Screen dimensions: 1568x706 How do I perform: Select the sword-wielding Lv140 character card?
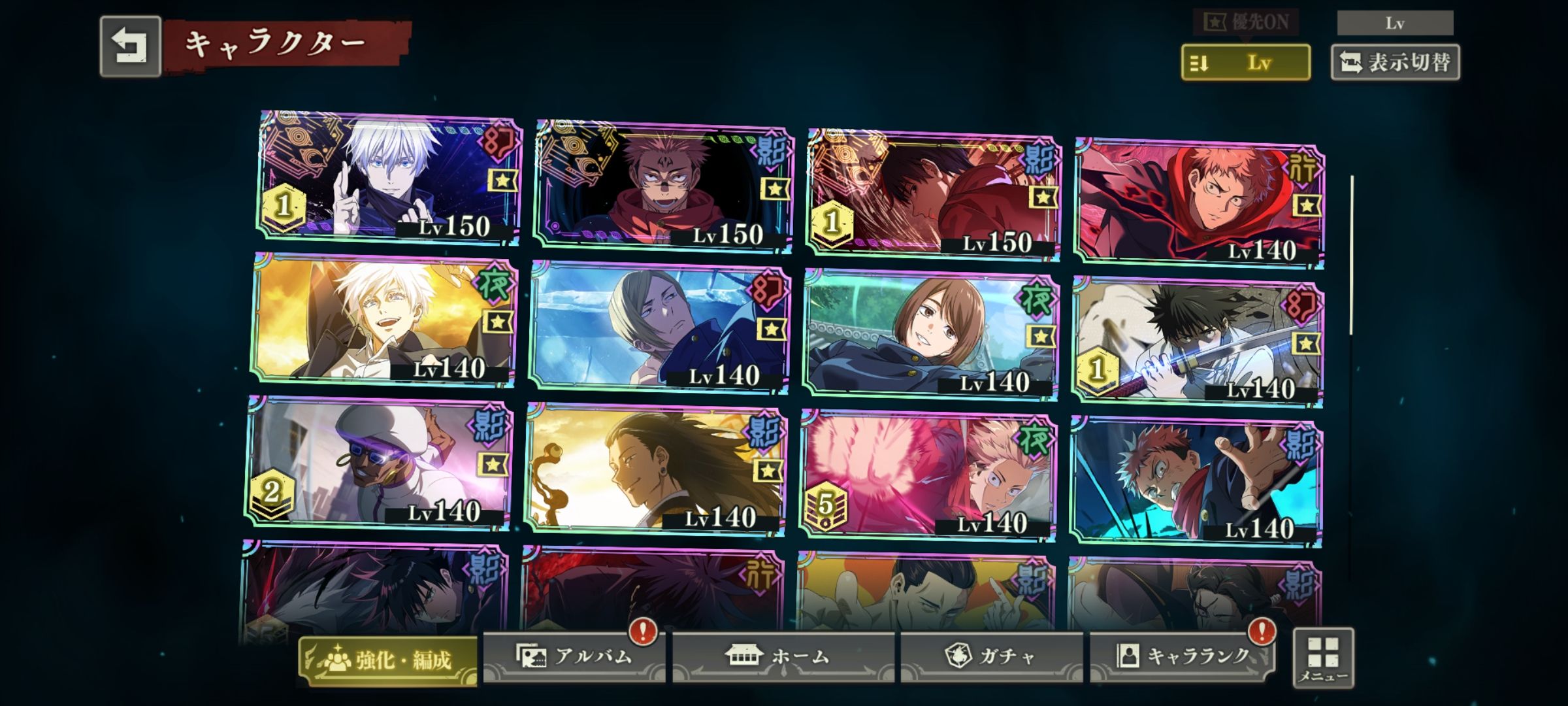[x=1197, y=342]
